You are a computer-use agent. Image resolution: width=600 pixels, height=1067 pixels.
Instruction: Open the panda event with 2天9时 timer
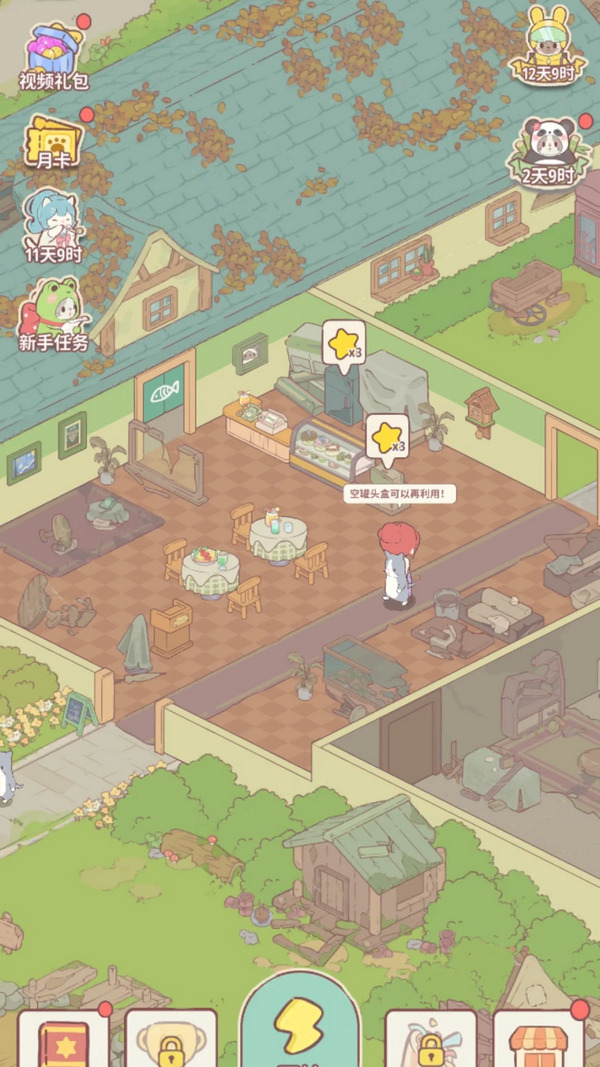tap(546, 151)
